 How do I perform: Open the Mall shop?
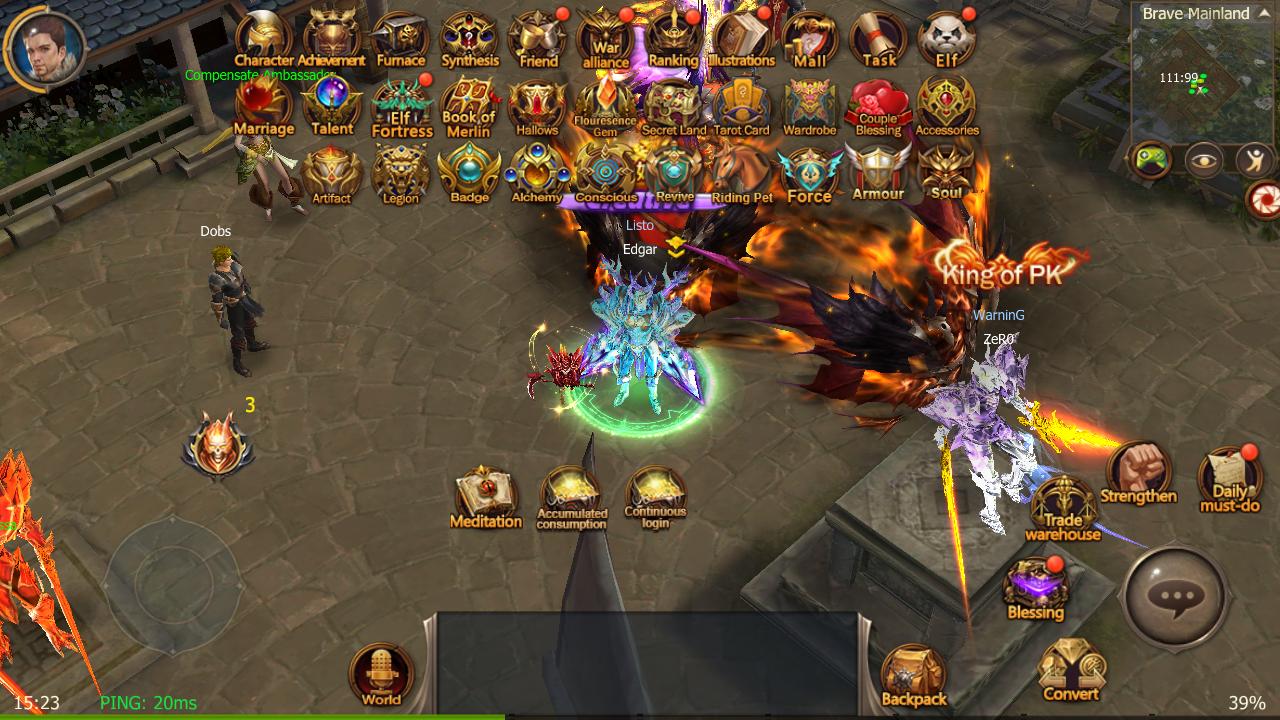click(x=809, y=40)
